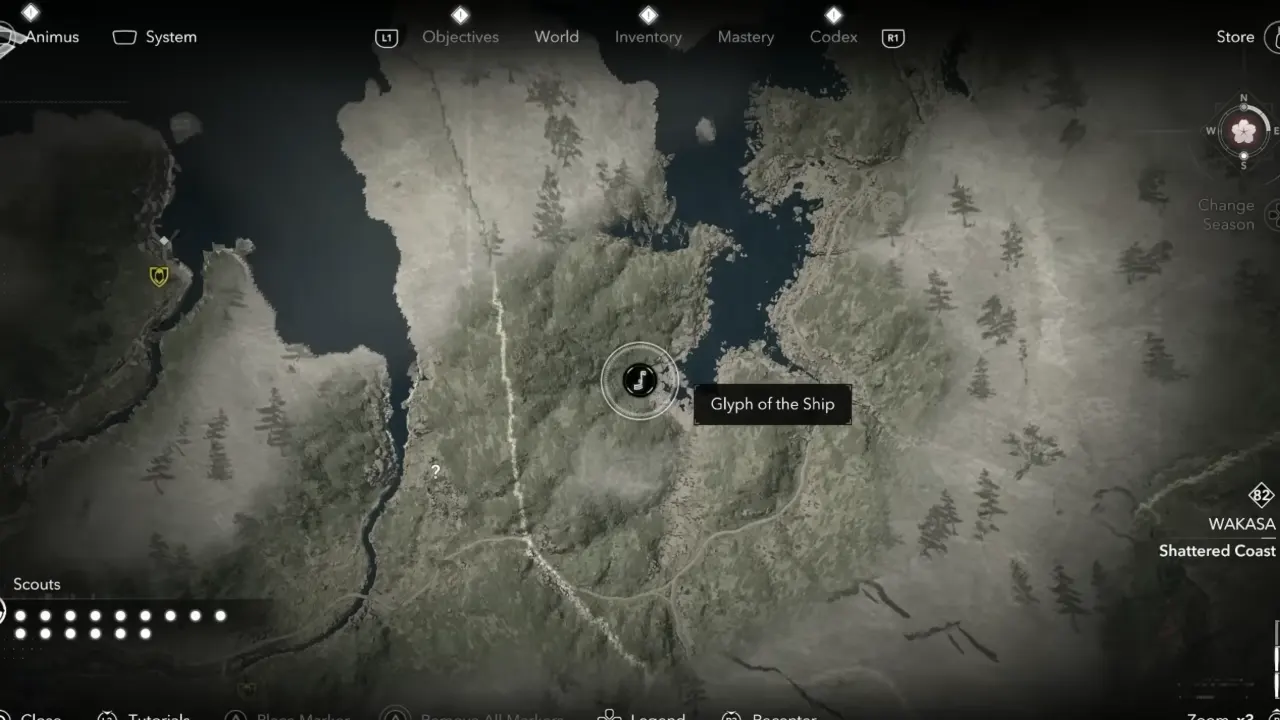Switch to the World tab
1280x720 pixels.
point(556,37)
